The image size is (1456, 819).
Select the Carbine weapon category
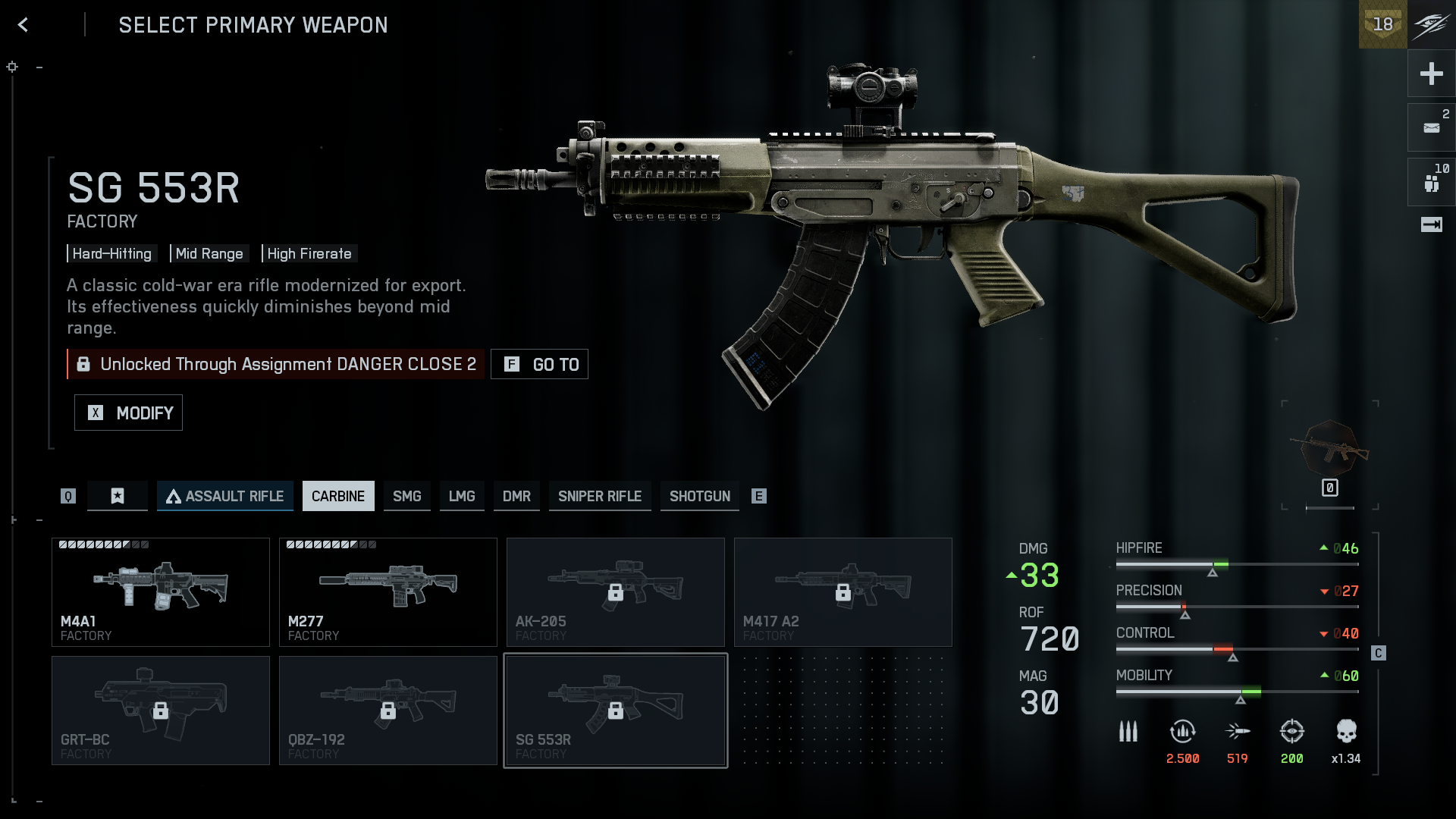[338, 496]
